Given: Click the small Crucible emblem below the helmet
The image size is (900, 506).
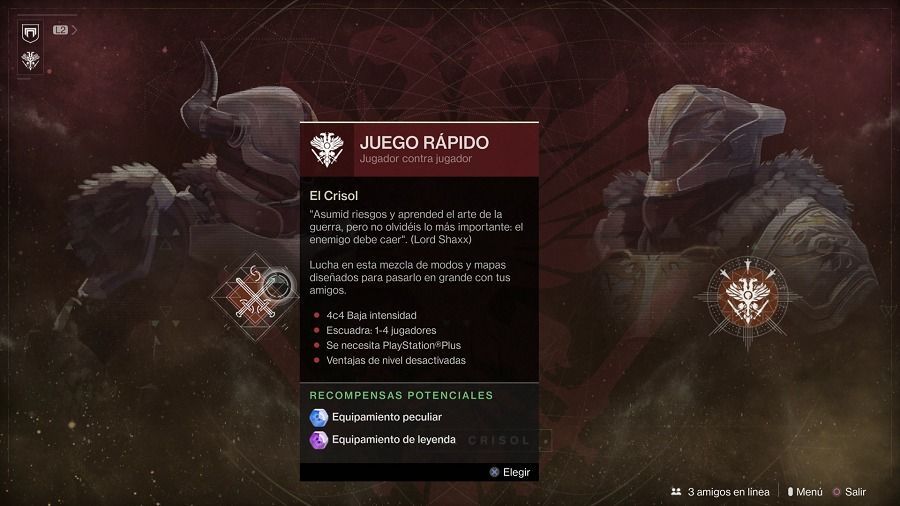Looking at the screenshot, I should 30,61.
